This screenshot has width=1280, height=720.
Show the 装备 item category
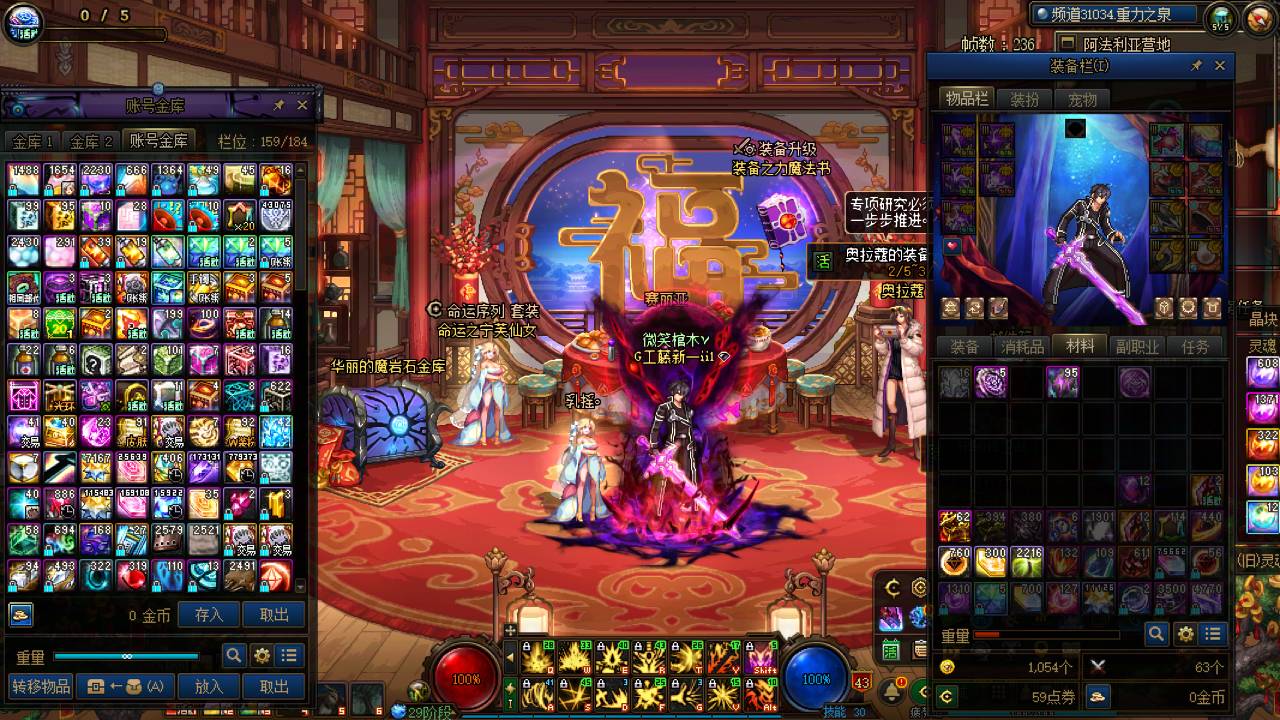(964, 347)
